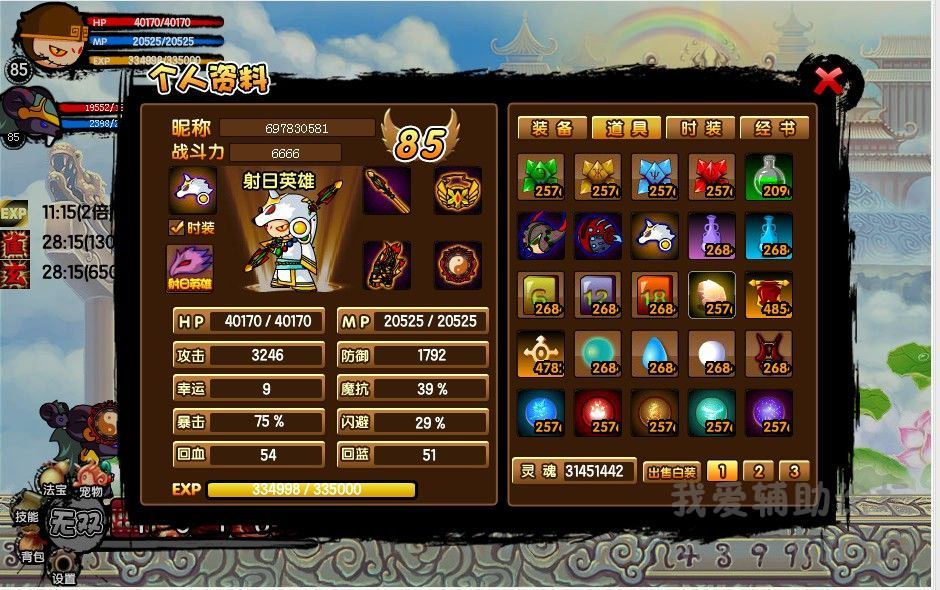Choose the purple vase item
The height and width of the screenshot is (590, 940).
(x=711, y=236)
